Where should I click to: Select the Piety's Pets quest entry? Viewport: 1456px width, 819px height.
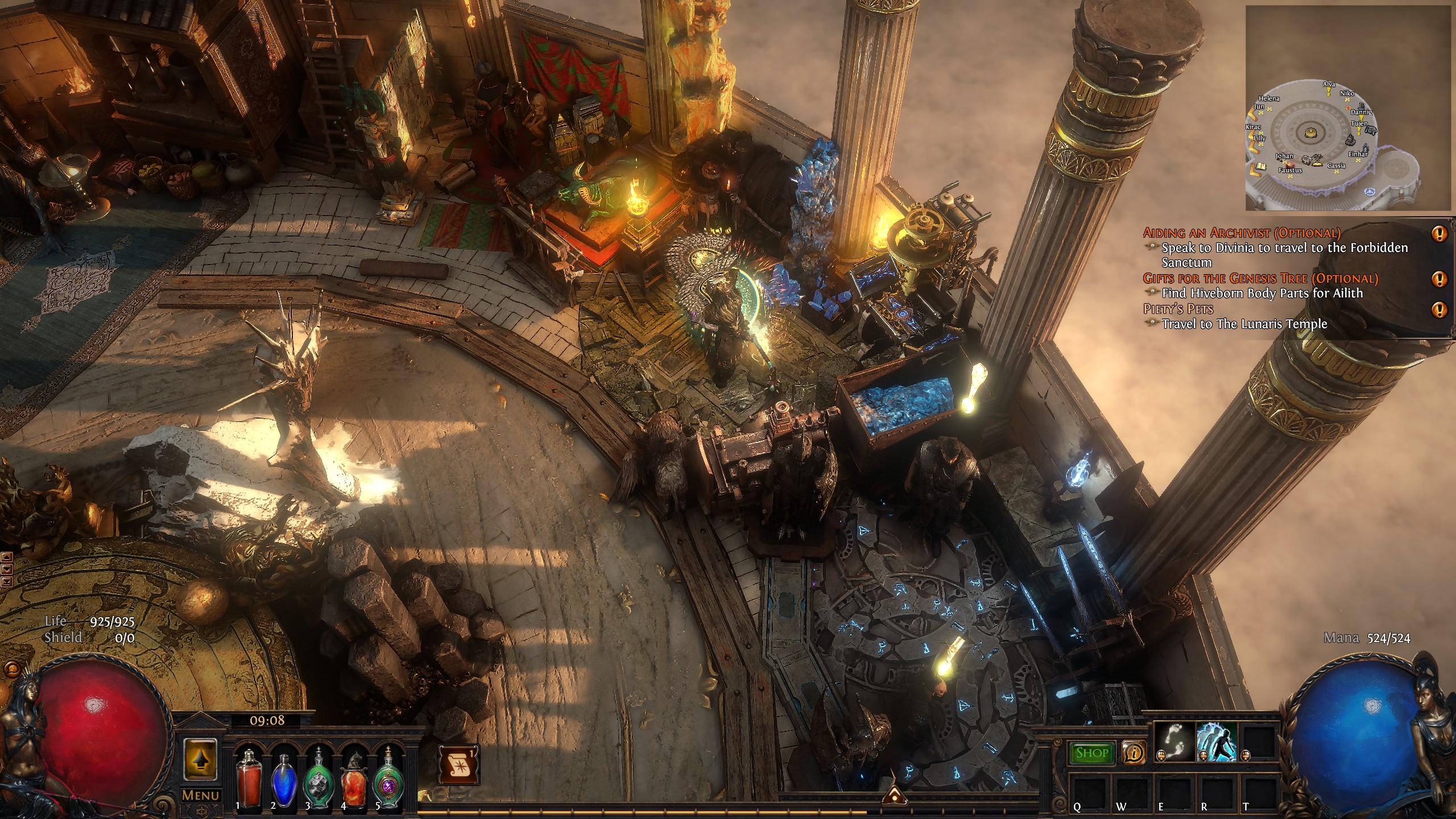[x=1178, y=309]
